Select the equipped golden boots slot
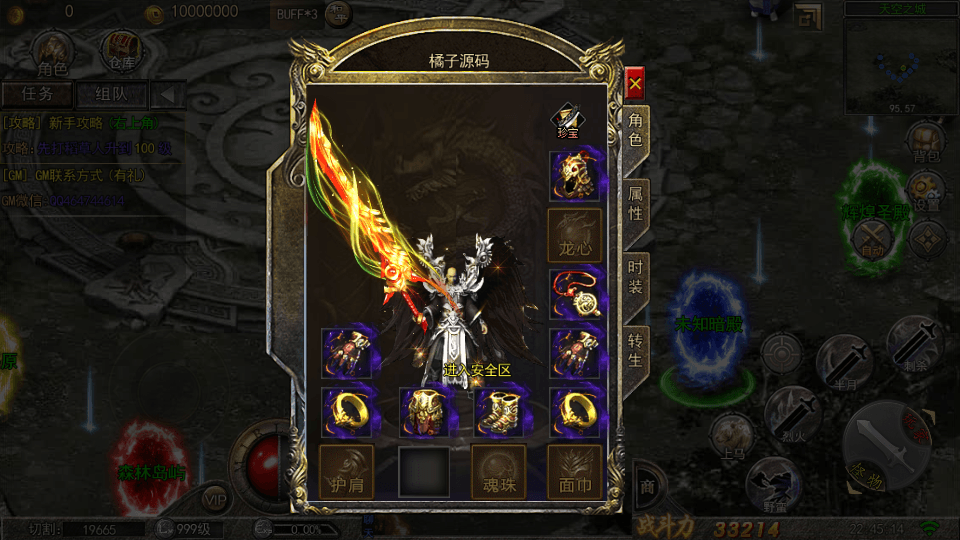This screenshot has height=540, width=960. (x=498, y=413)
